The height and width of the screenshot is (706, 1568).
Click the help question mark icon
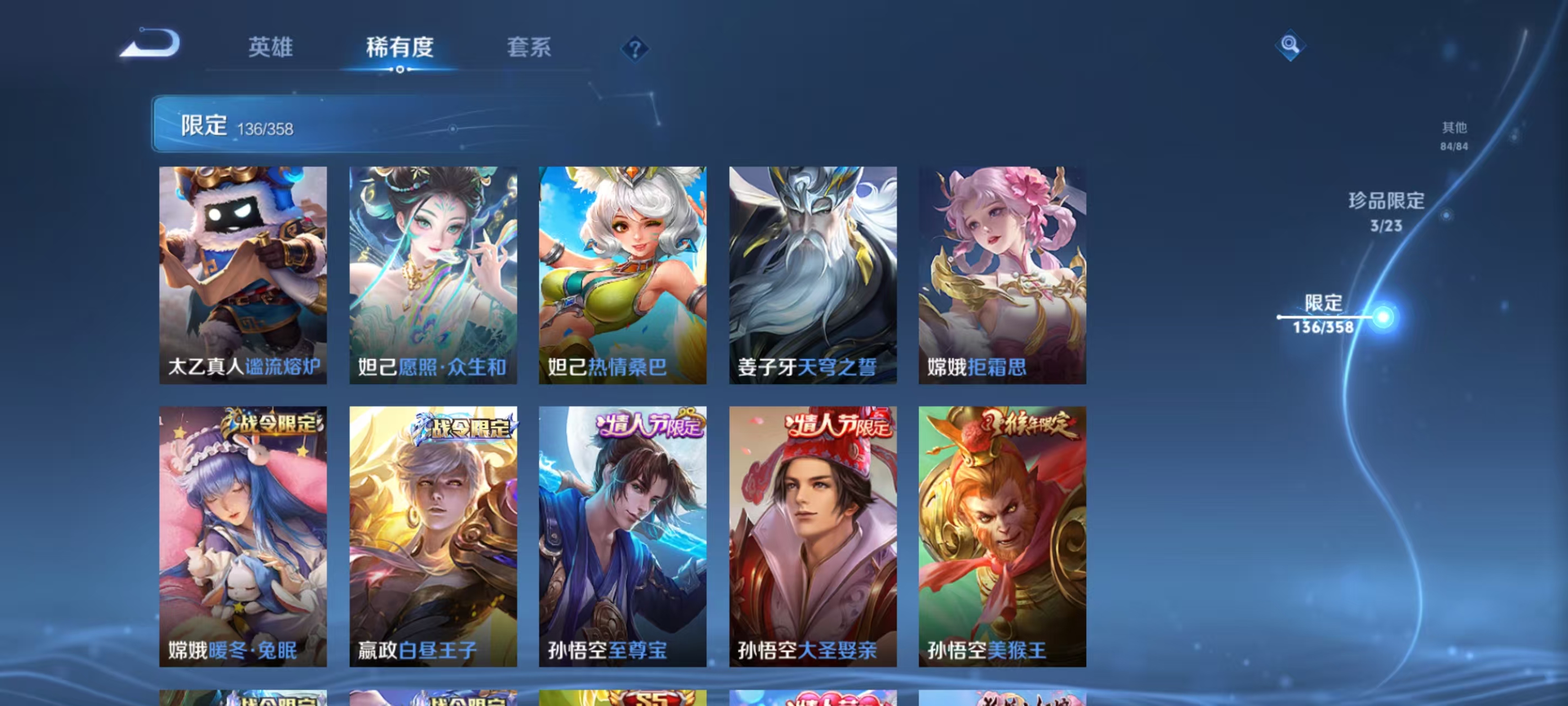635,50
